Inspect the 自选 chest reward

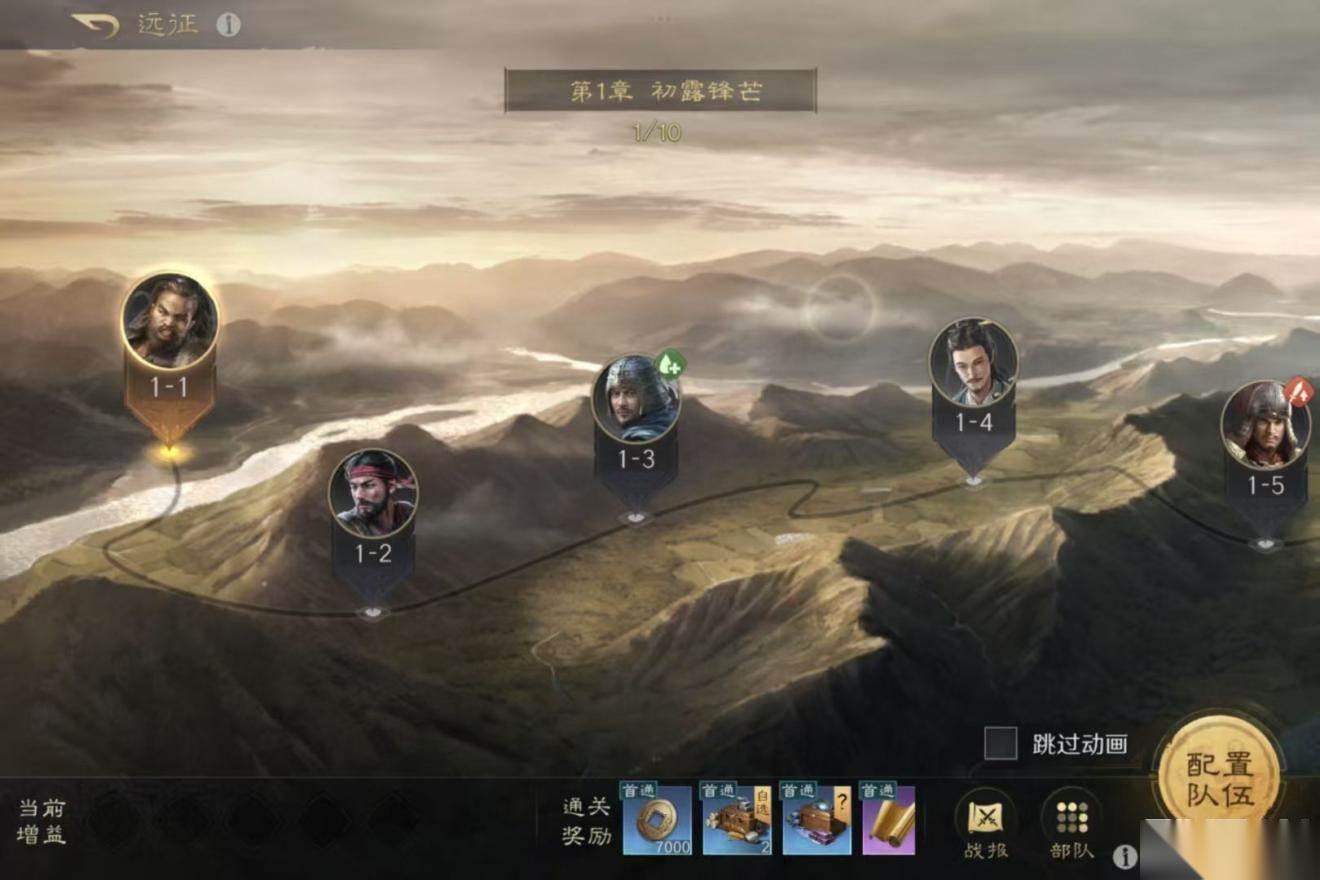(x=737, y=820)
